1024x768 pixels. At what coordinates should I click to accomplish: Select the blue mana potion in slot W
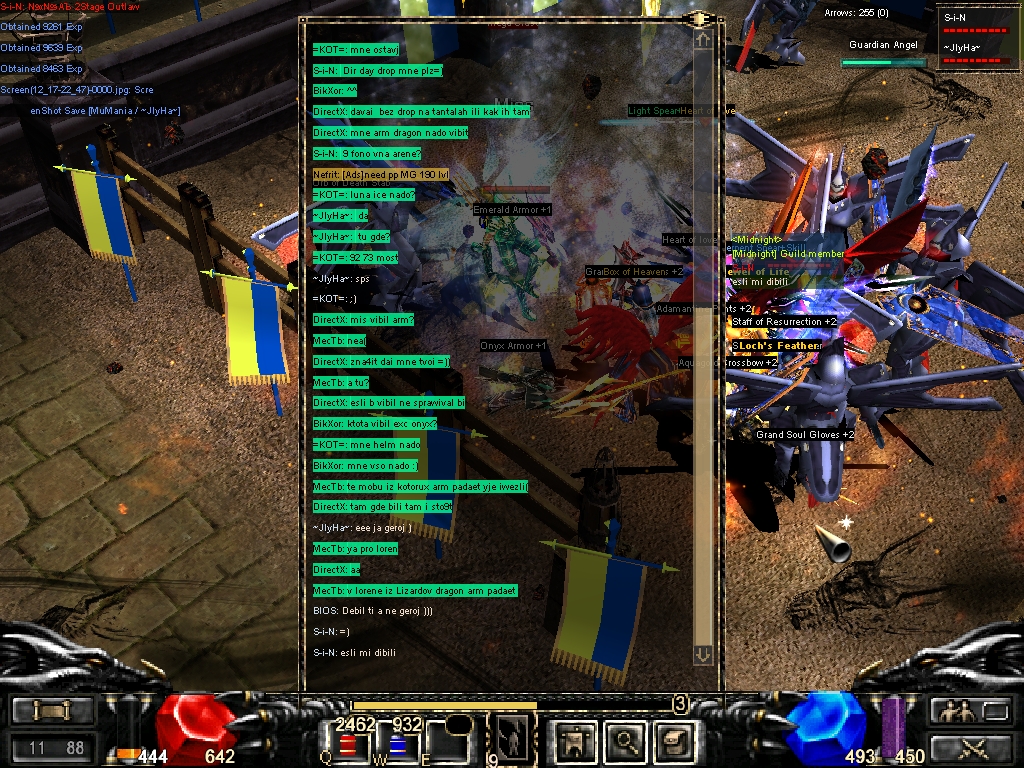click(x=396, y=745)
